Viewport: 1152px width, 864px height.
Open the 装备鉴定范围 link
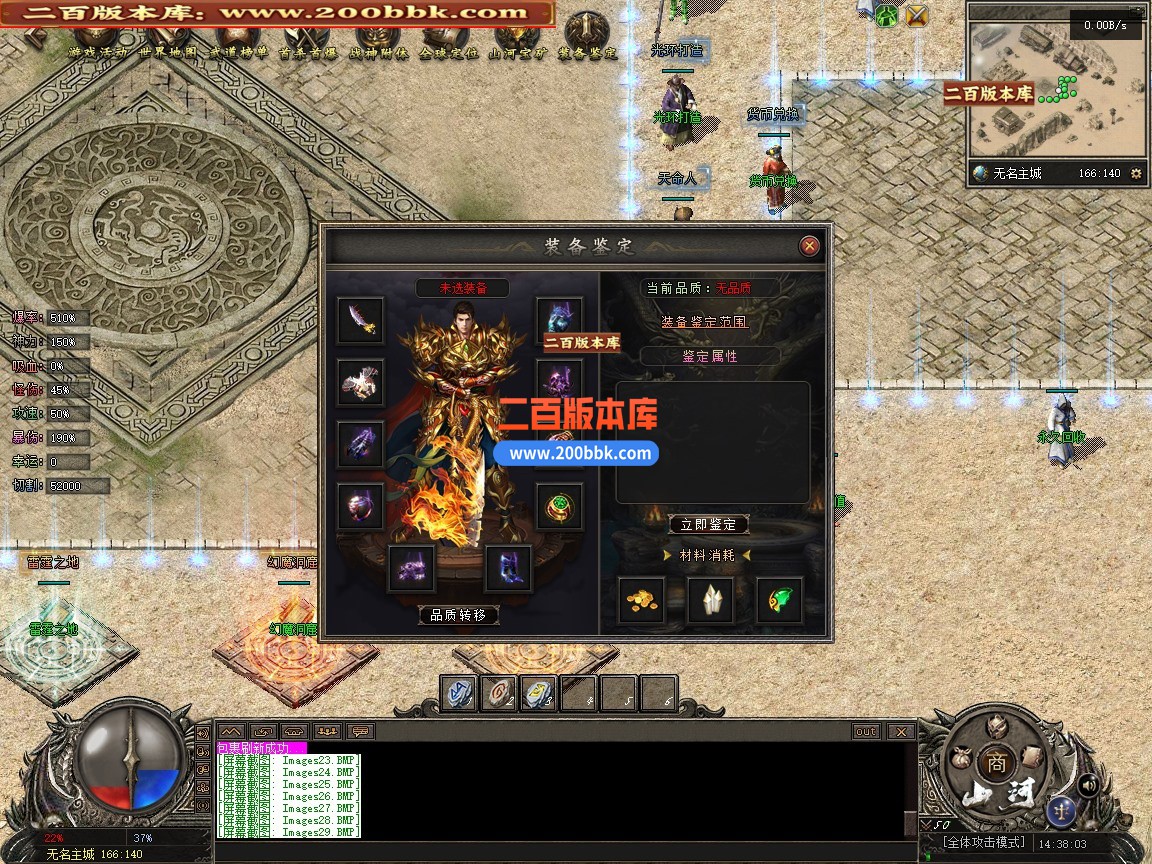tap(705, 322)
